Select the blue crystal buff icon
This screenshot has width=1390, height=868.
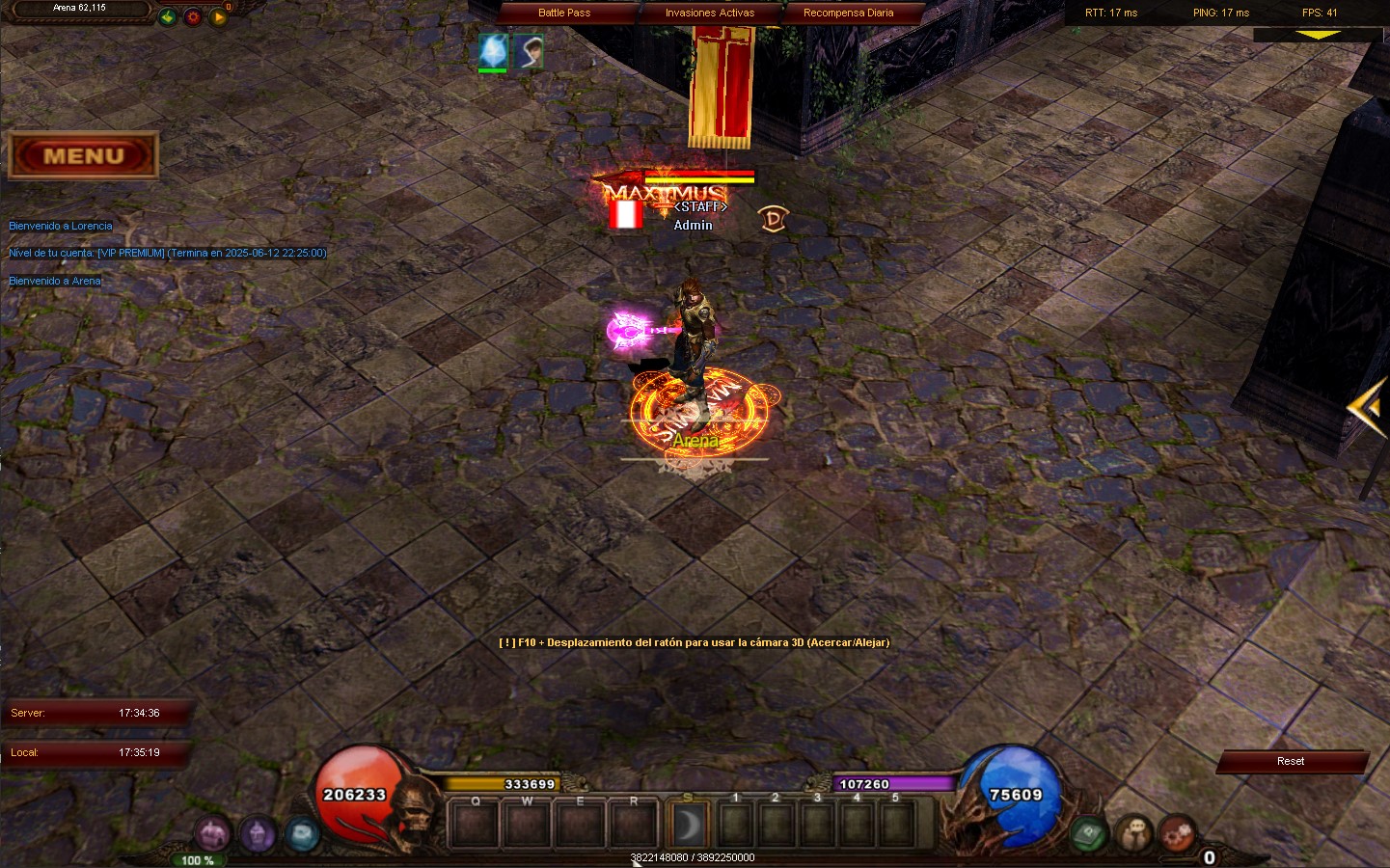point(493,51)
